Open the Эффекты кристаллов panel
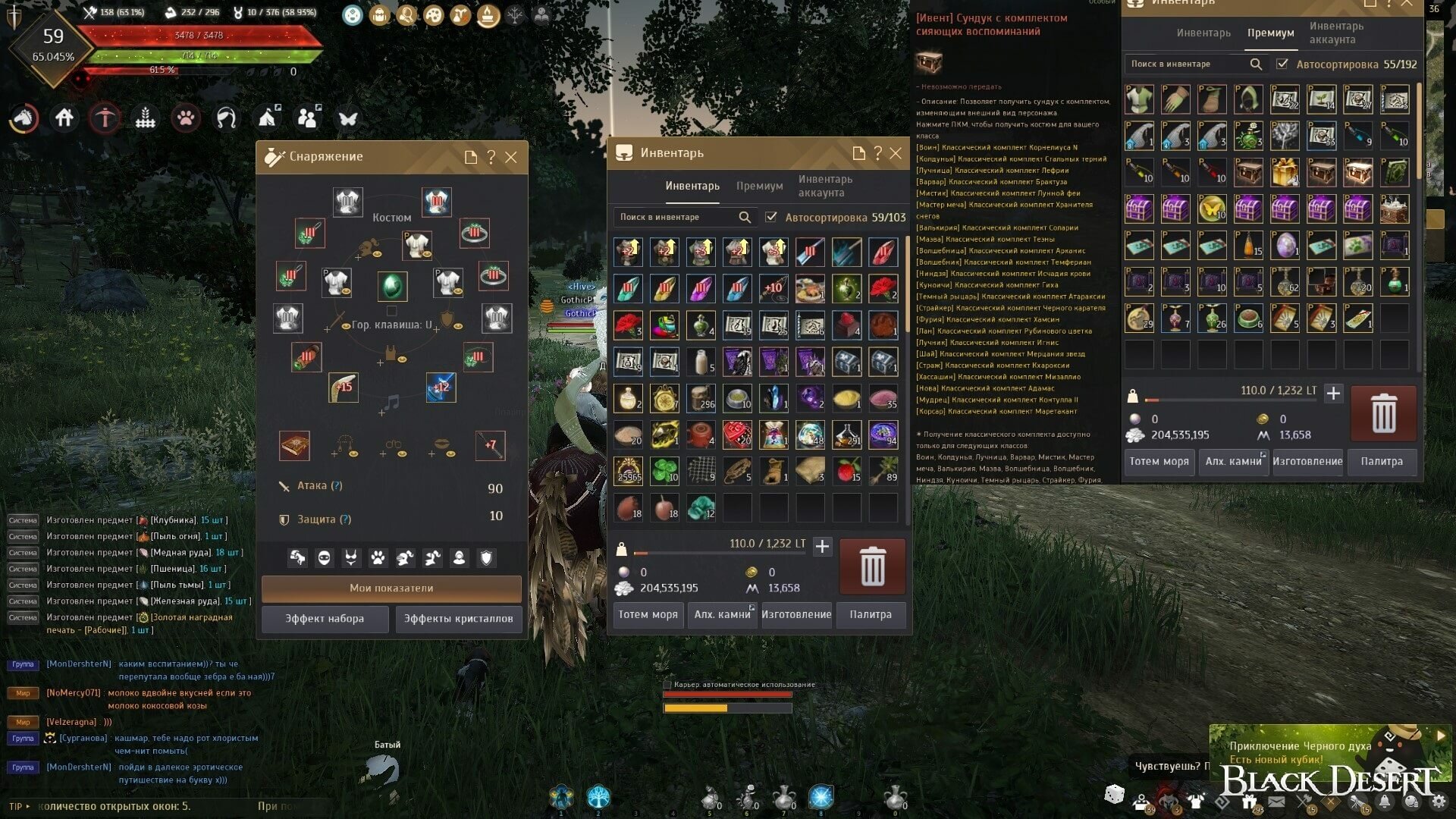This screenshot has width=1456, height=819. 458,619
